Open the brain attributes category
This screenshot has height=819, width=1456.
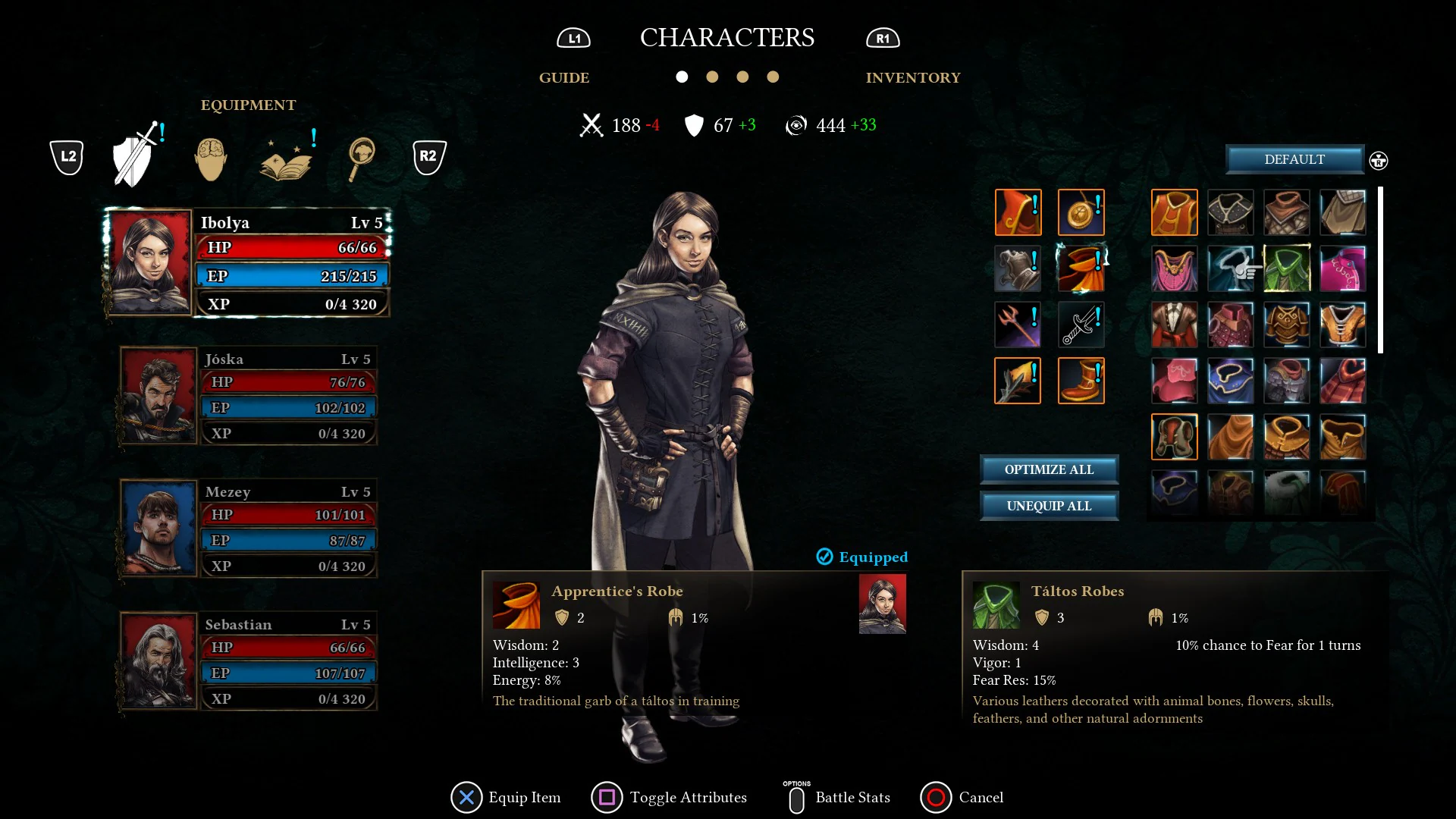[210, 157]
